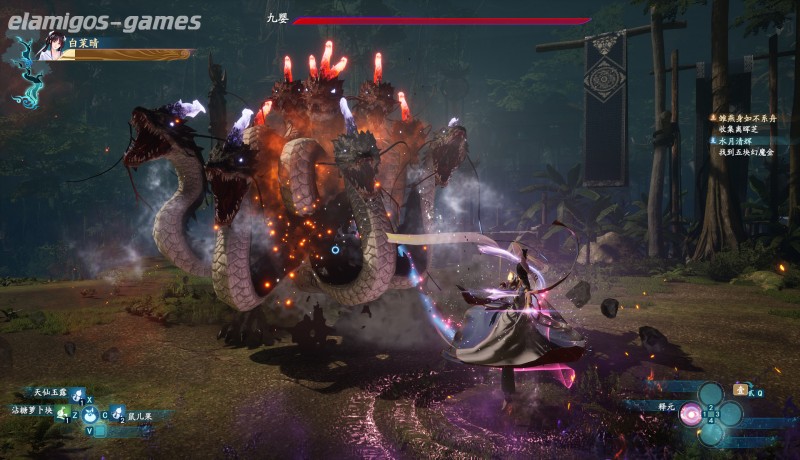The width and height of the screenshot is (800, 460).
Task: Select the 天仙玉露 item slot
Action: point(78,397)
